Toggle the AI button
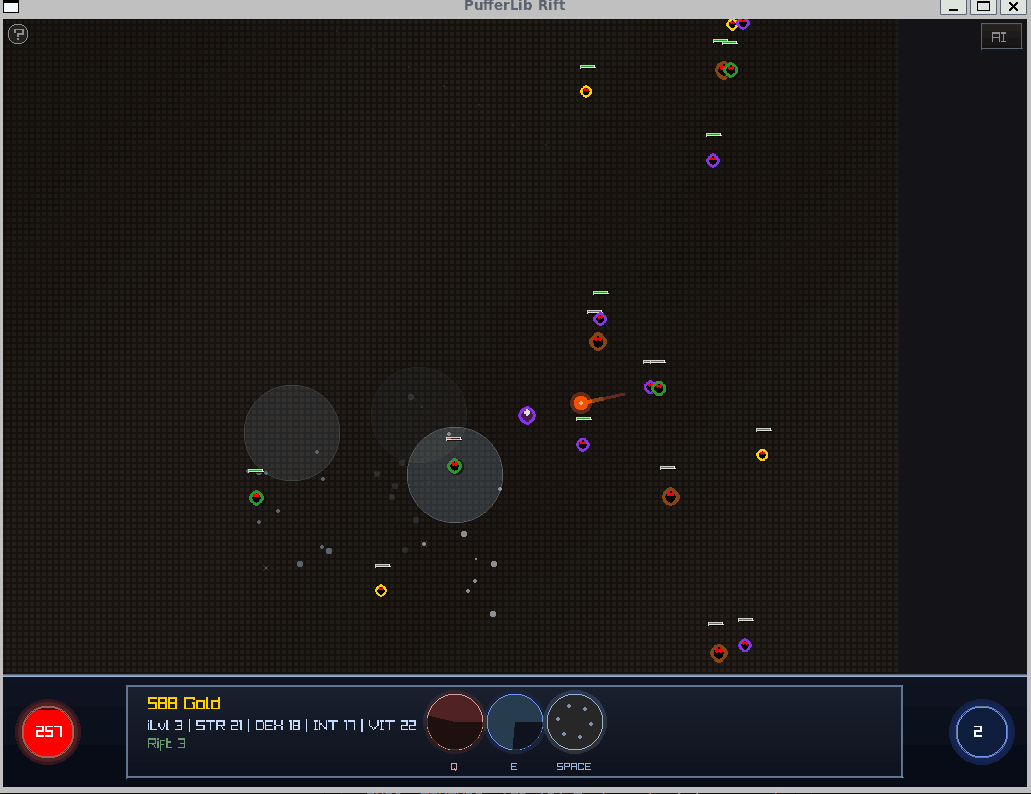The width and height of the screenshot is (1031, 794). tap(999, 37)
